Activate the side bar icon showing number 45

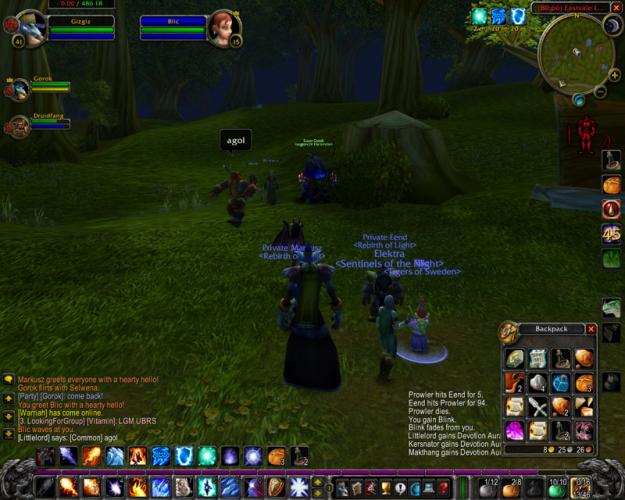click(x=610, y=234)
